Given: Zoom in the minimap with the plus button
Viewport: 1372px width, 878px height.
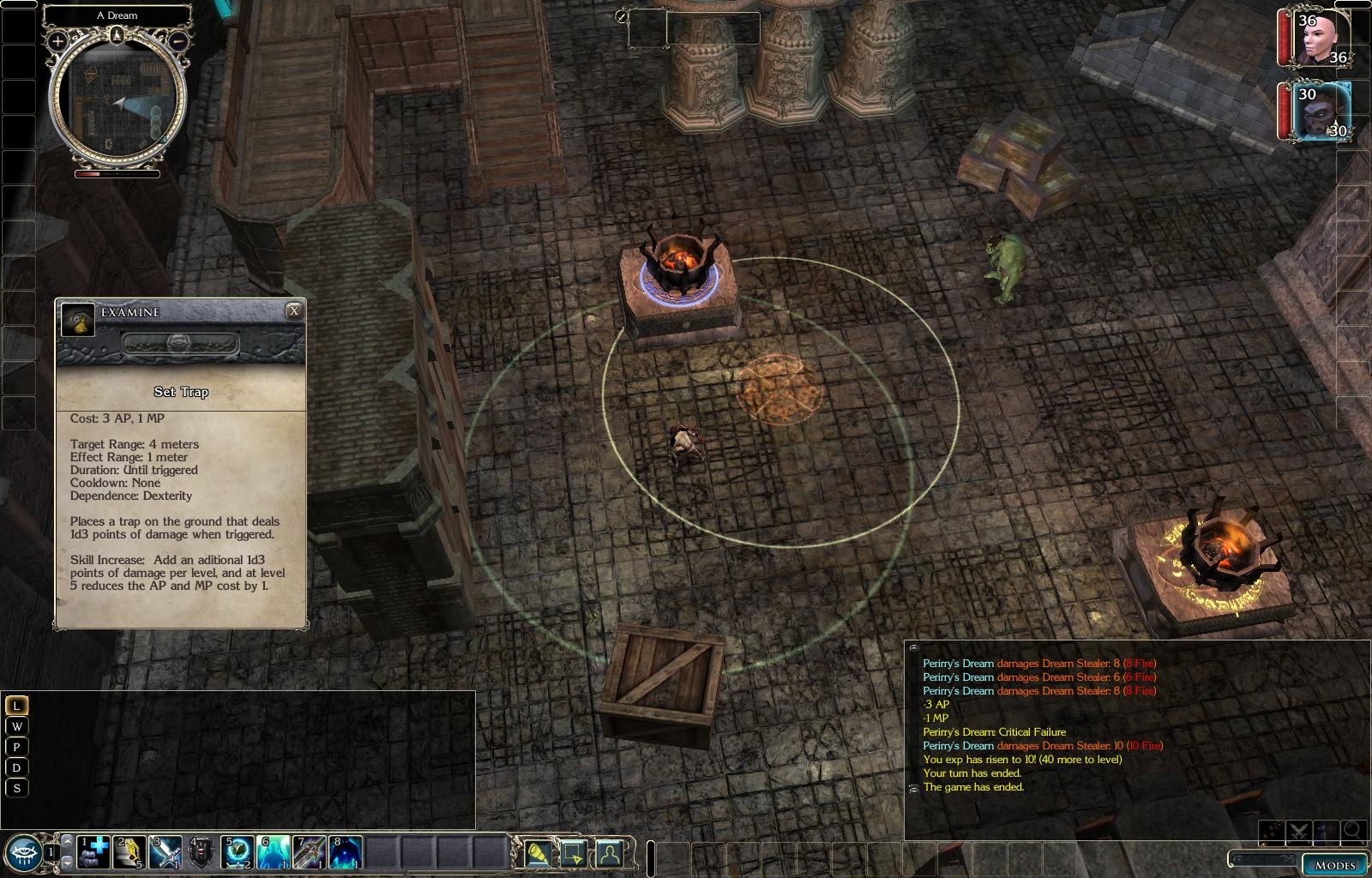Looking at the screenshot, I should [57, 40].
